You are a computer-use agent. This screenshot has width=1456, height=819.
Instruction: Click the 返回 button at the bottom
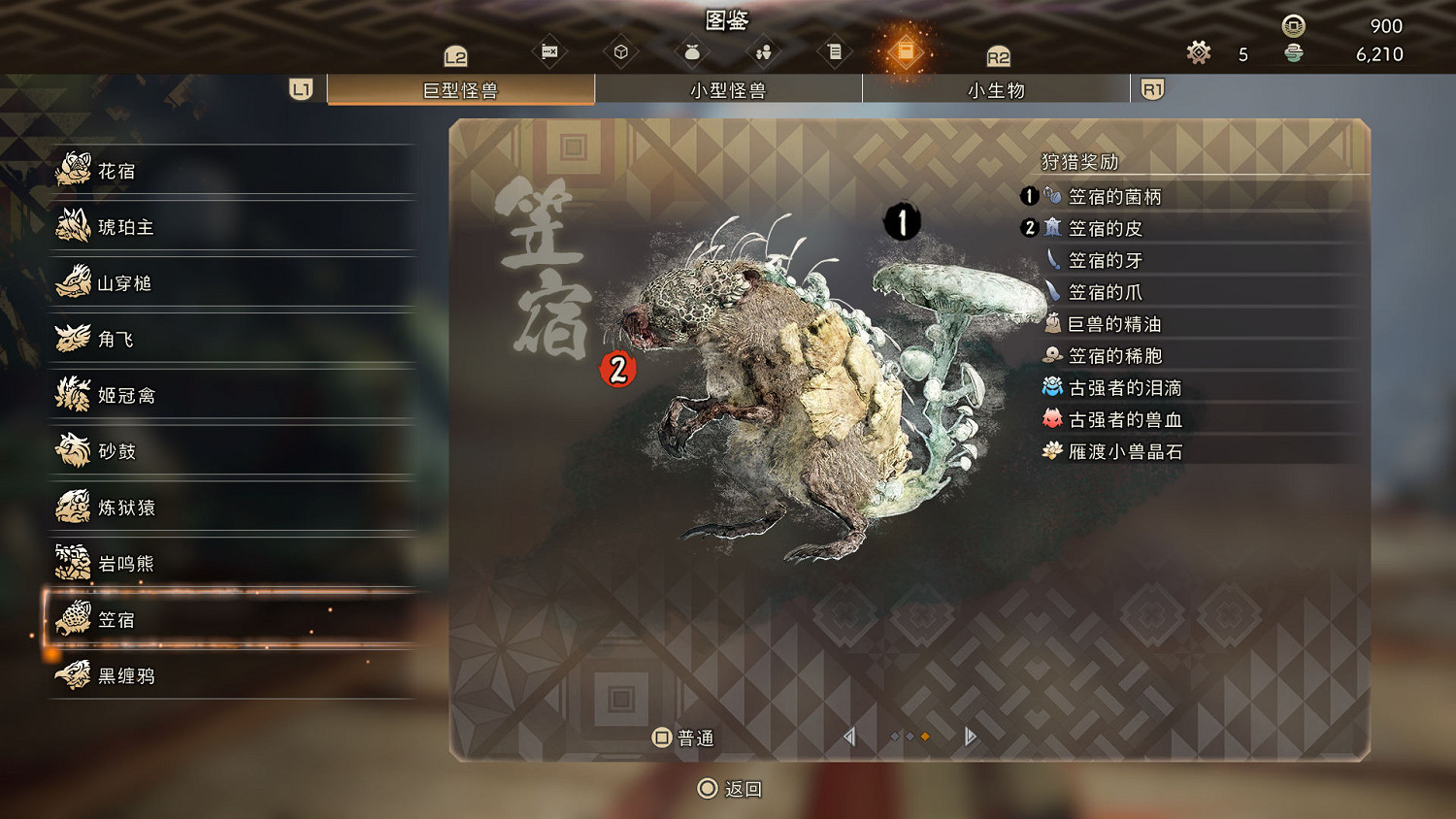pyautogui.click(x=730, y=789)
